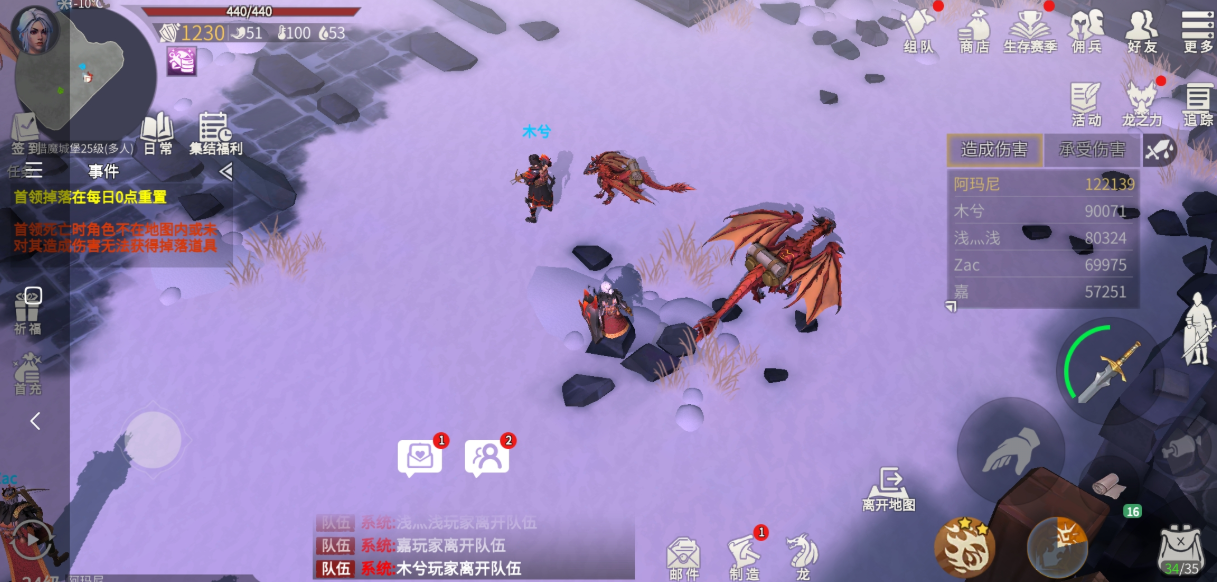Viewport: 1217px width, 582px height.
Task: Open the 佣兵 mercenary menu
Action: (1086, 30)
